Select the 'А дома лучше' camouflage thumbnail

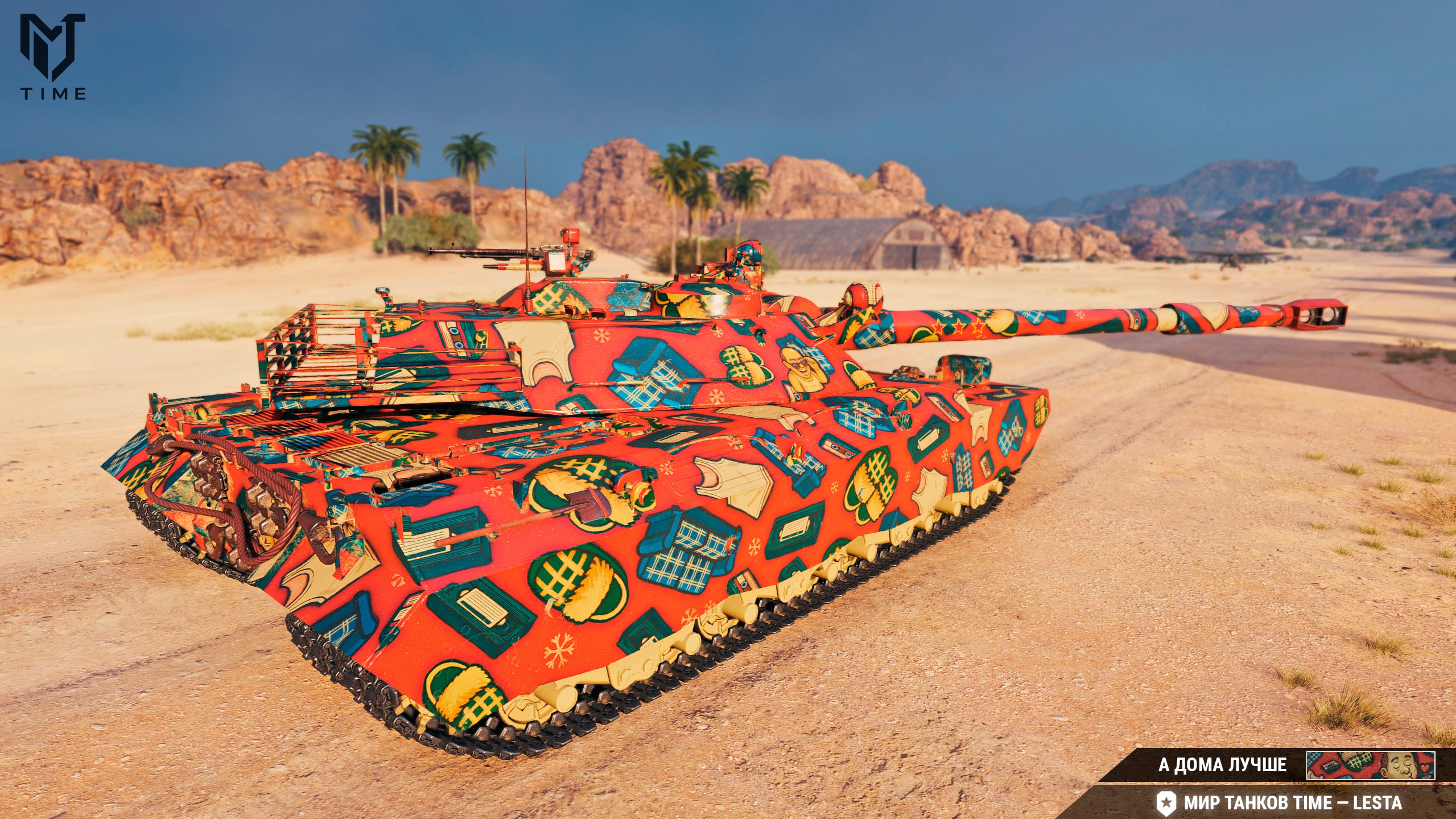(1370, 765)
